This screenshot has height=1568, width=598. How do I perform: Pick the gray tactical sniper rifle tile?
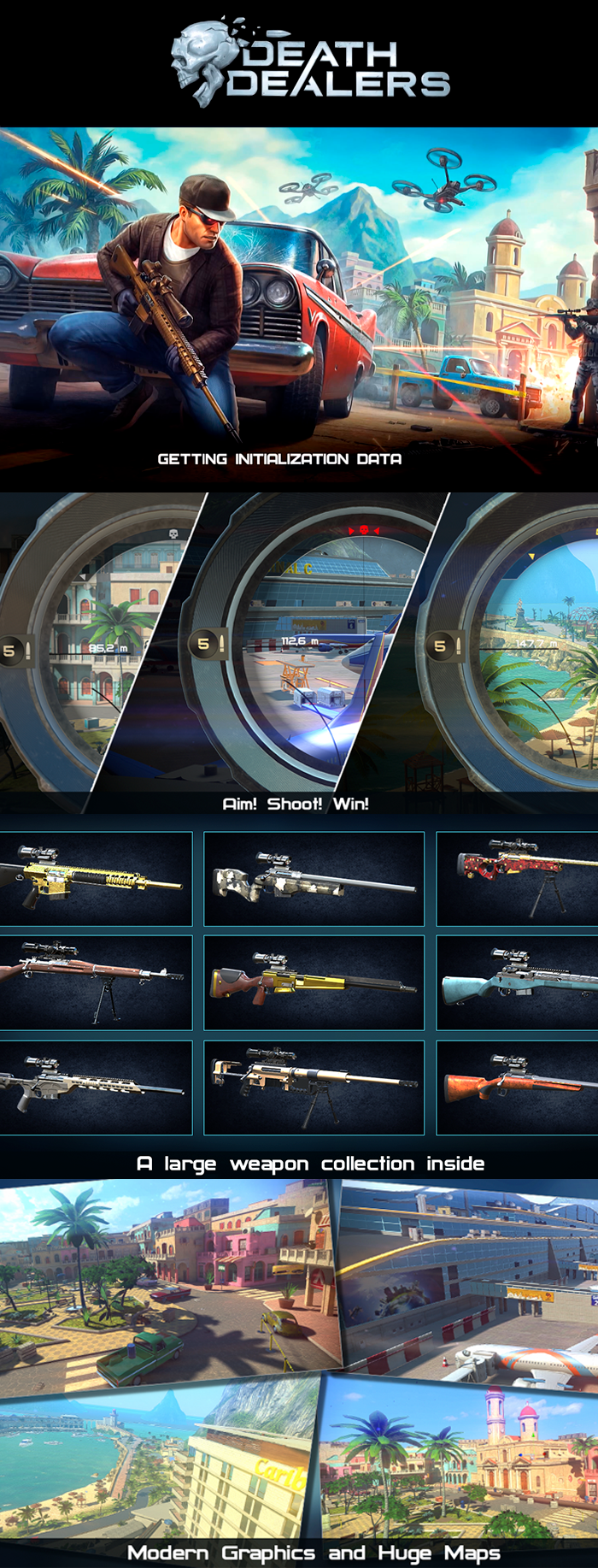pyautogui.click(x=96, y=1088)
